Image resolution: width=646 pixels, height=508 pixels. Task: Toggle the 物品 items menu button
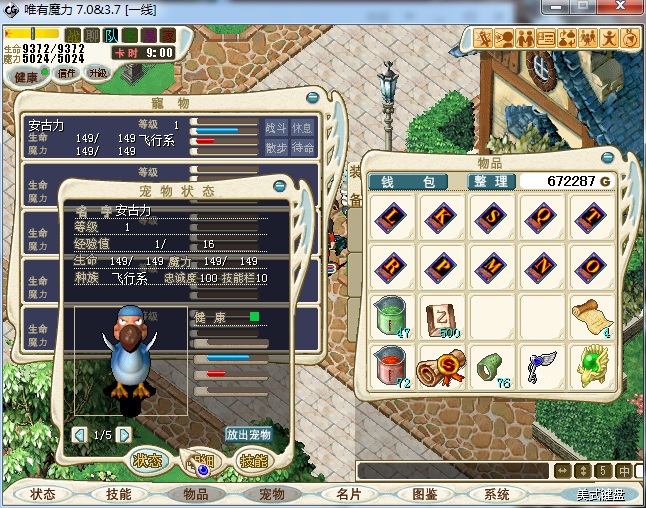[x=195, y=494]
